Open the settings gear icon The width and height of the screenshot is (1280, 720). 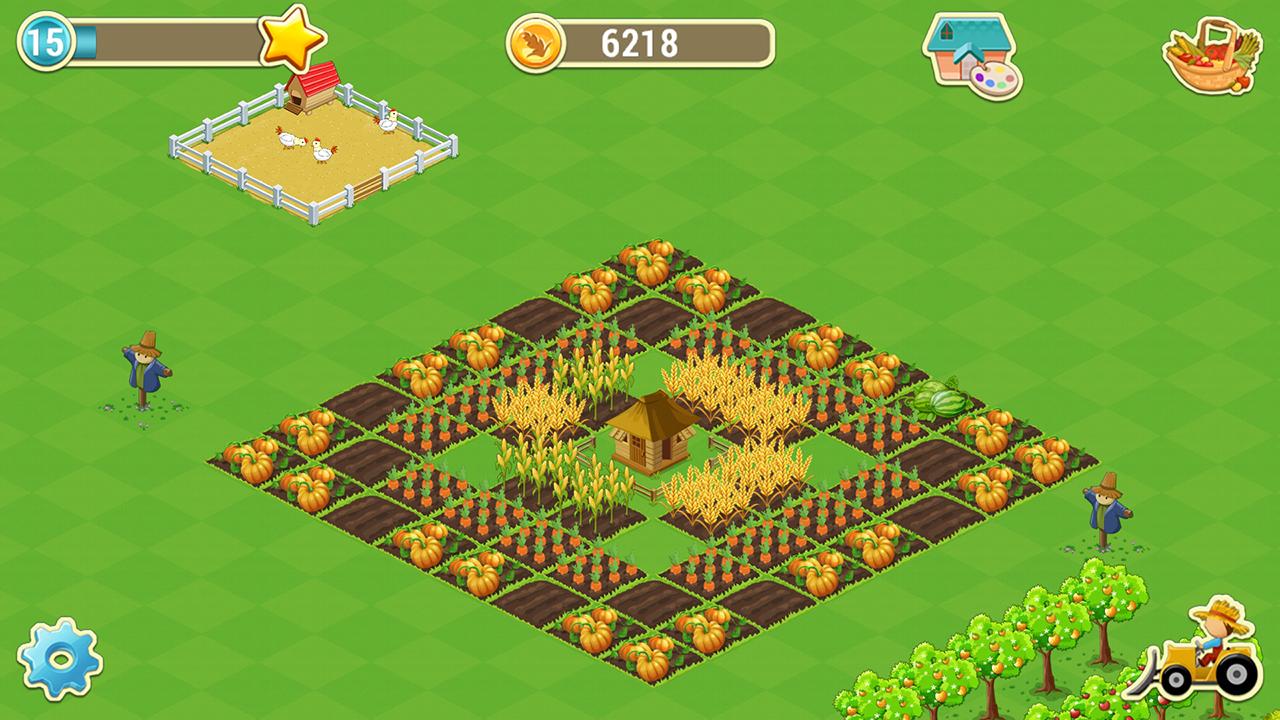coord(60,660)
